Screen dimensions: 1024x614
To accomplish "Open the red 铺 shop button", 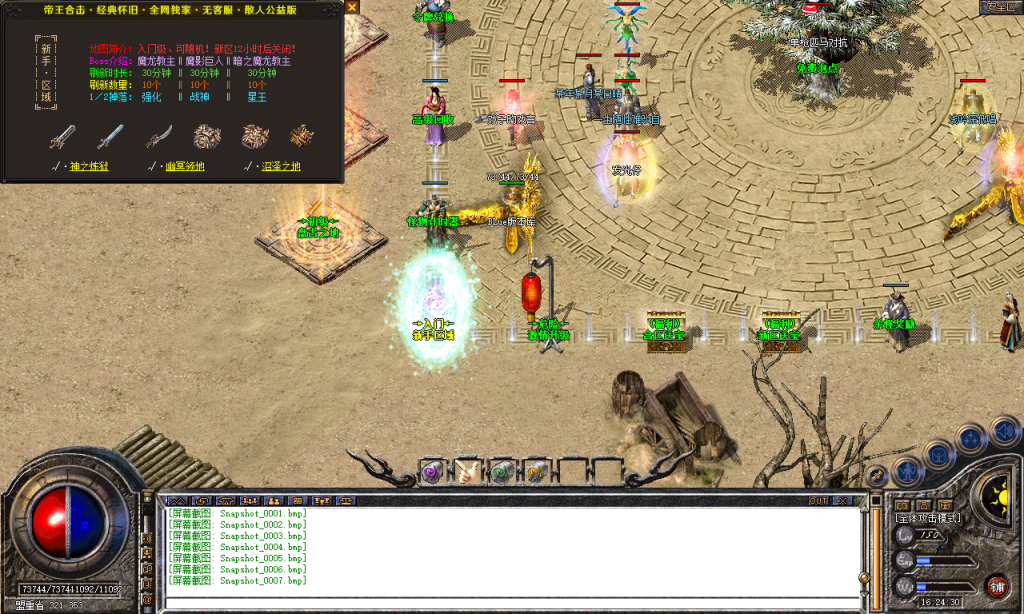I will pos(996,585).
